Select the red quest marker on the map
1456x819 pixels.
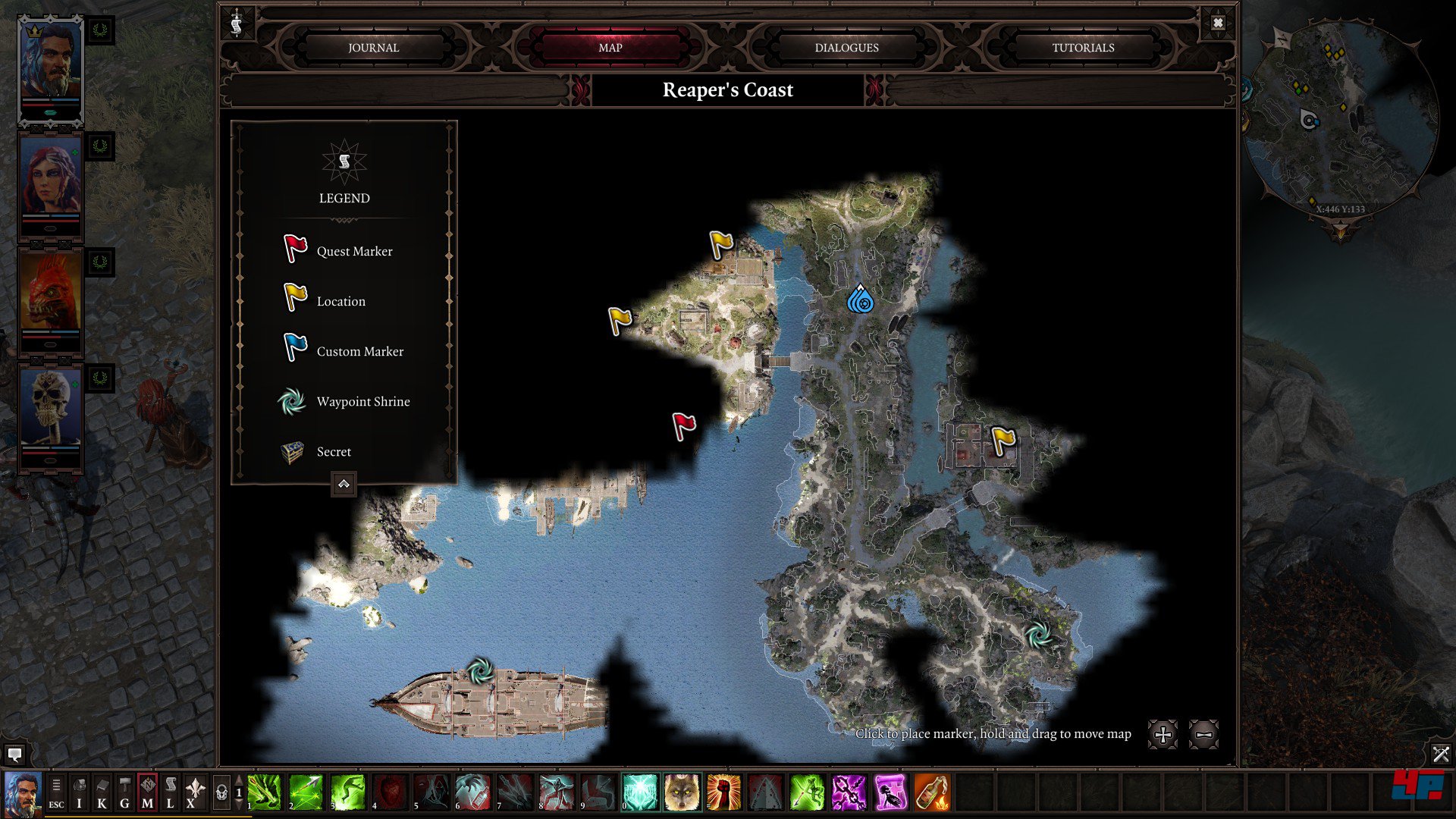click(683, 426)
